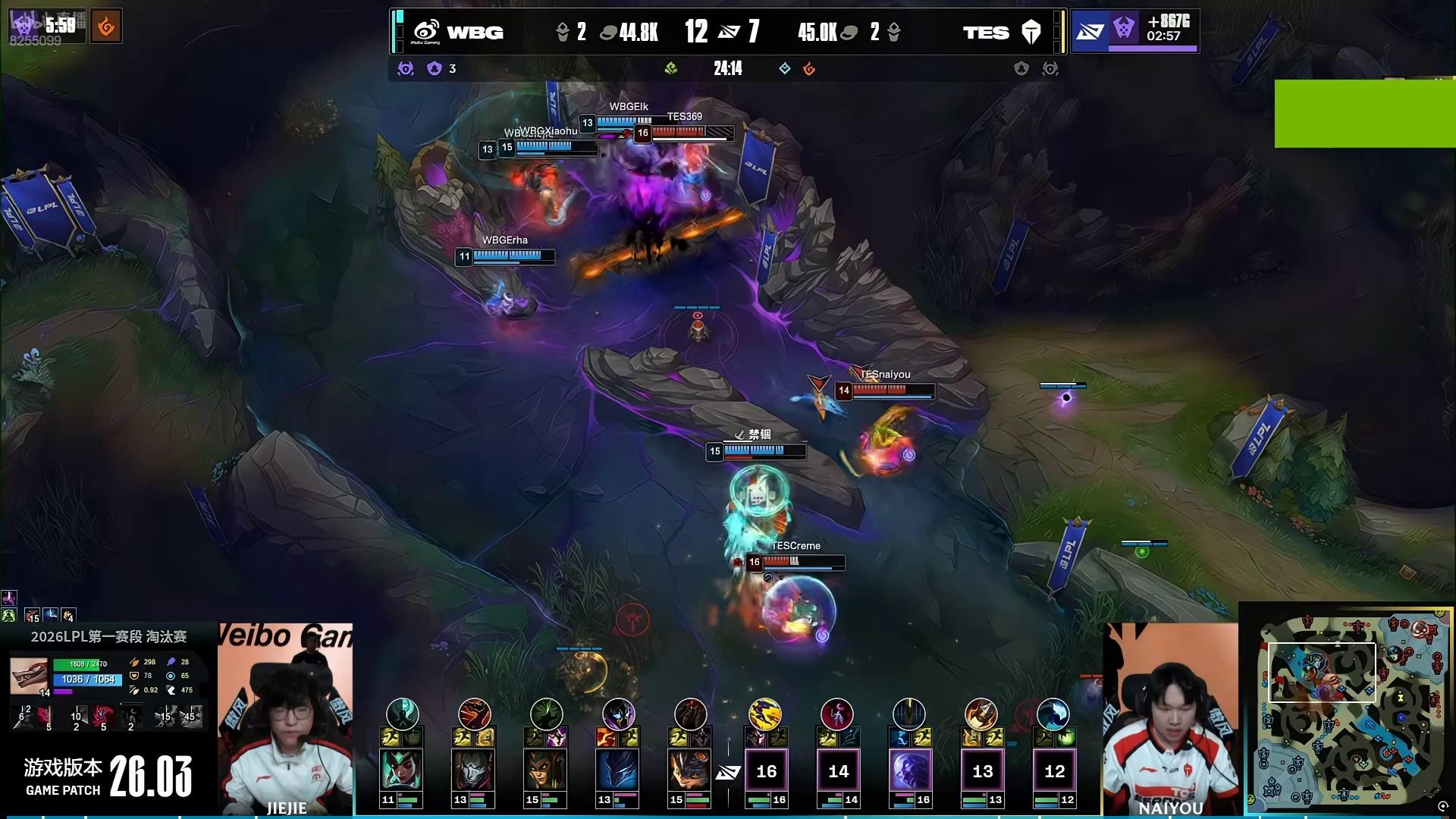This screenshot has width=1456, height=819.
Task: Select the masked Jhin champion portrait
Action: pos(473,770)
